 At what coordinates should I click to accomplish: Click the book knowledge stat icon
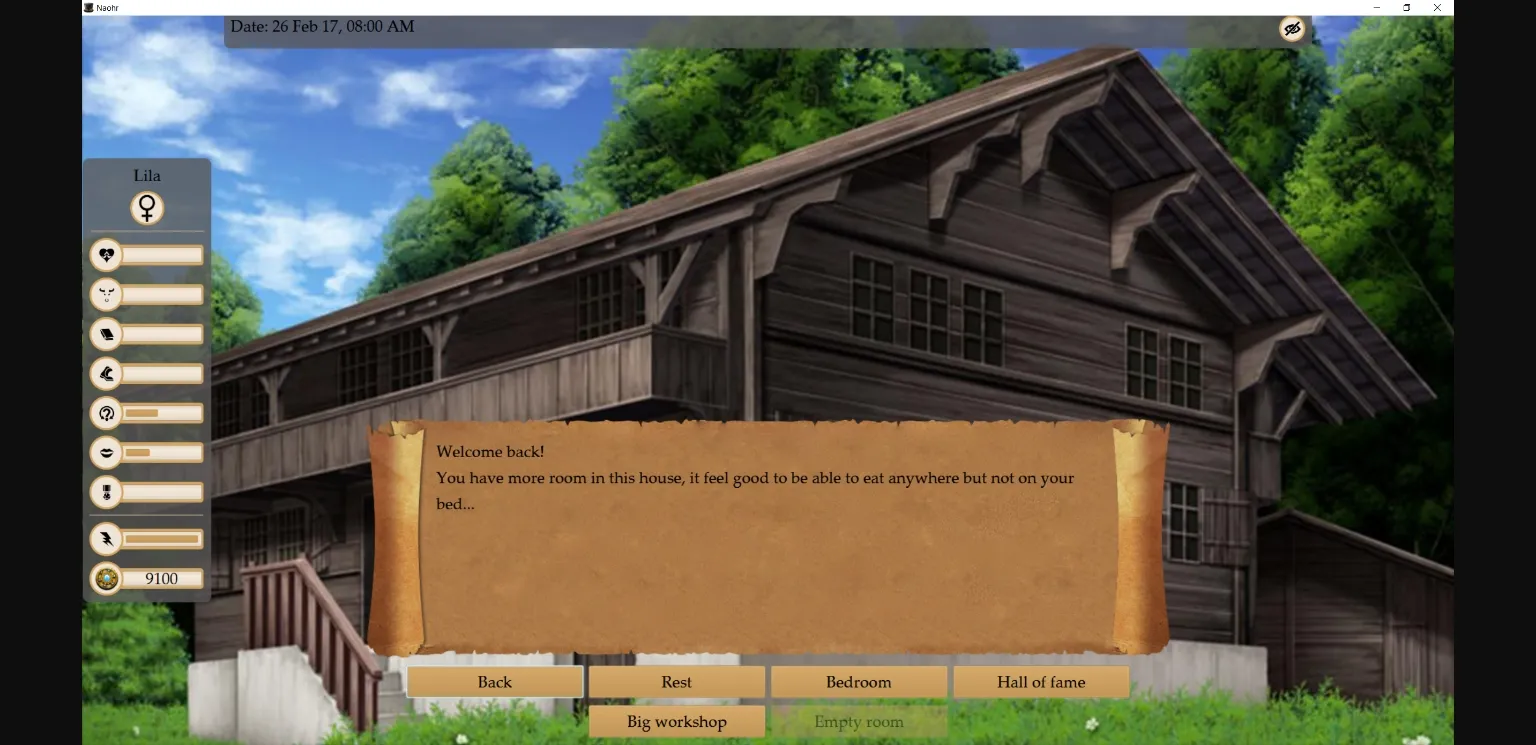[106, 334]
